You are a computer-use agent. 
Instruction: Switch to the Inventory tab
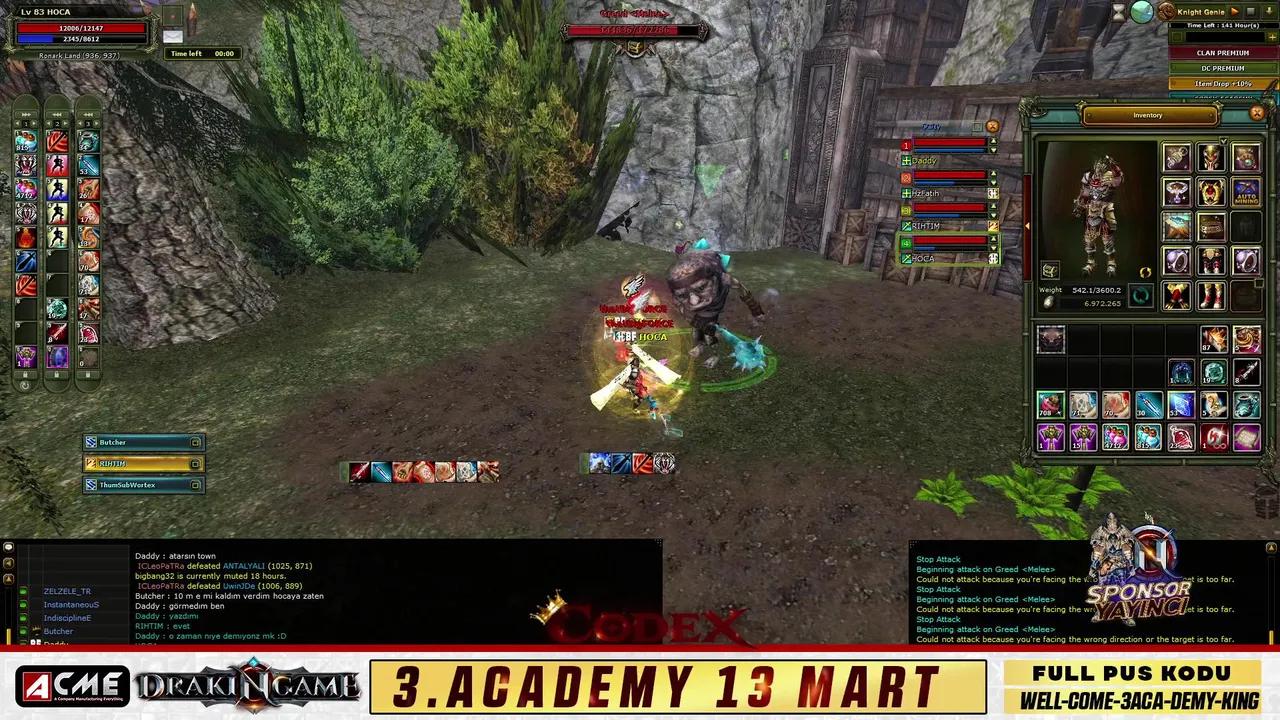point(1147,115)
